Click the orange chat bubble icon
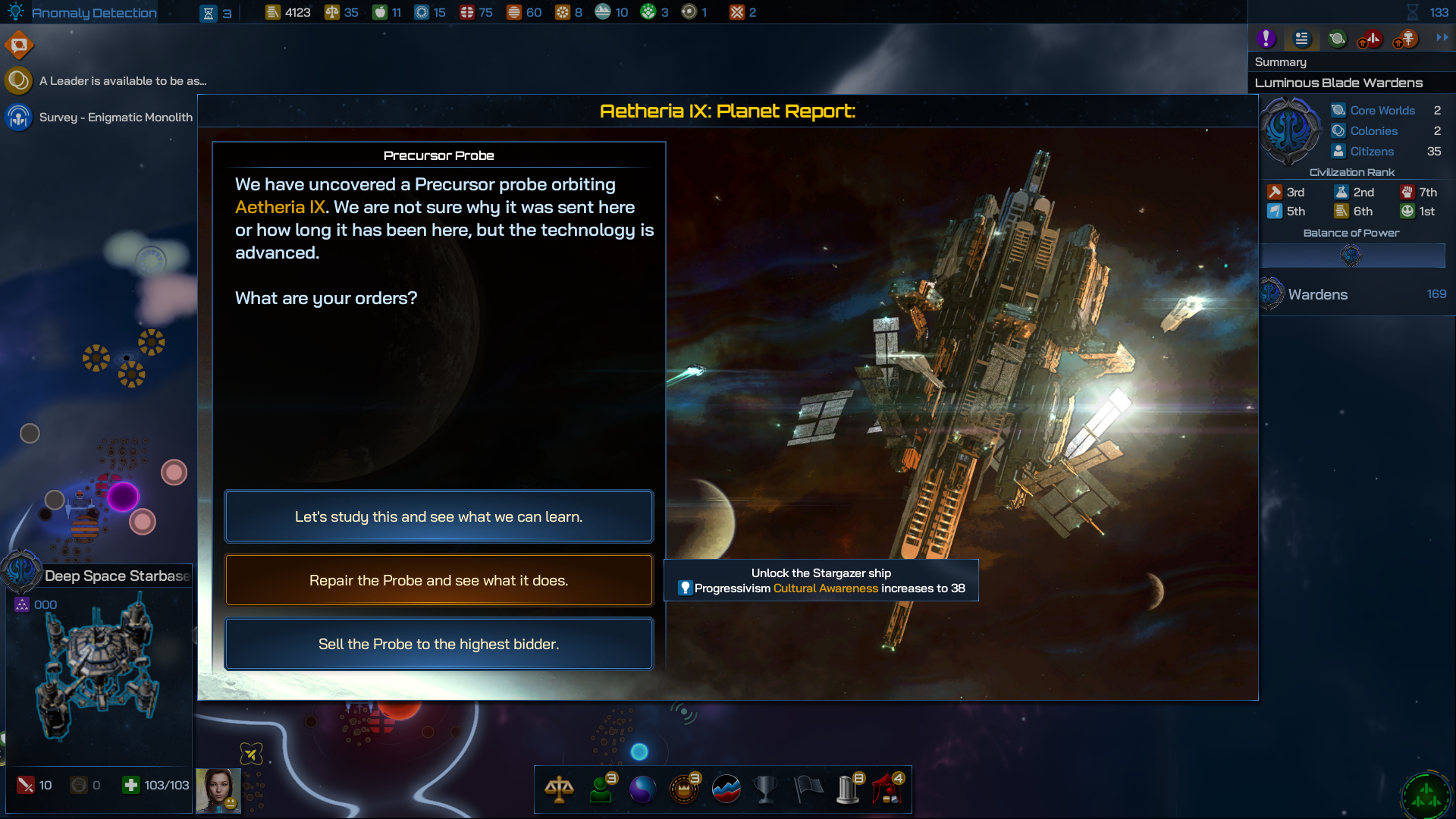The height and width of the screenshot is (819, 1456). point(19,45)
